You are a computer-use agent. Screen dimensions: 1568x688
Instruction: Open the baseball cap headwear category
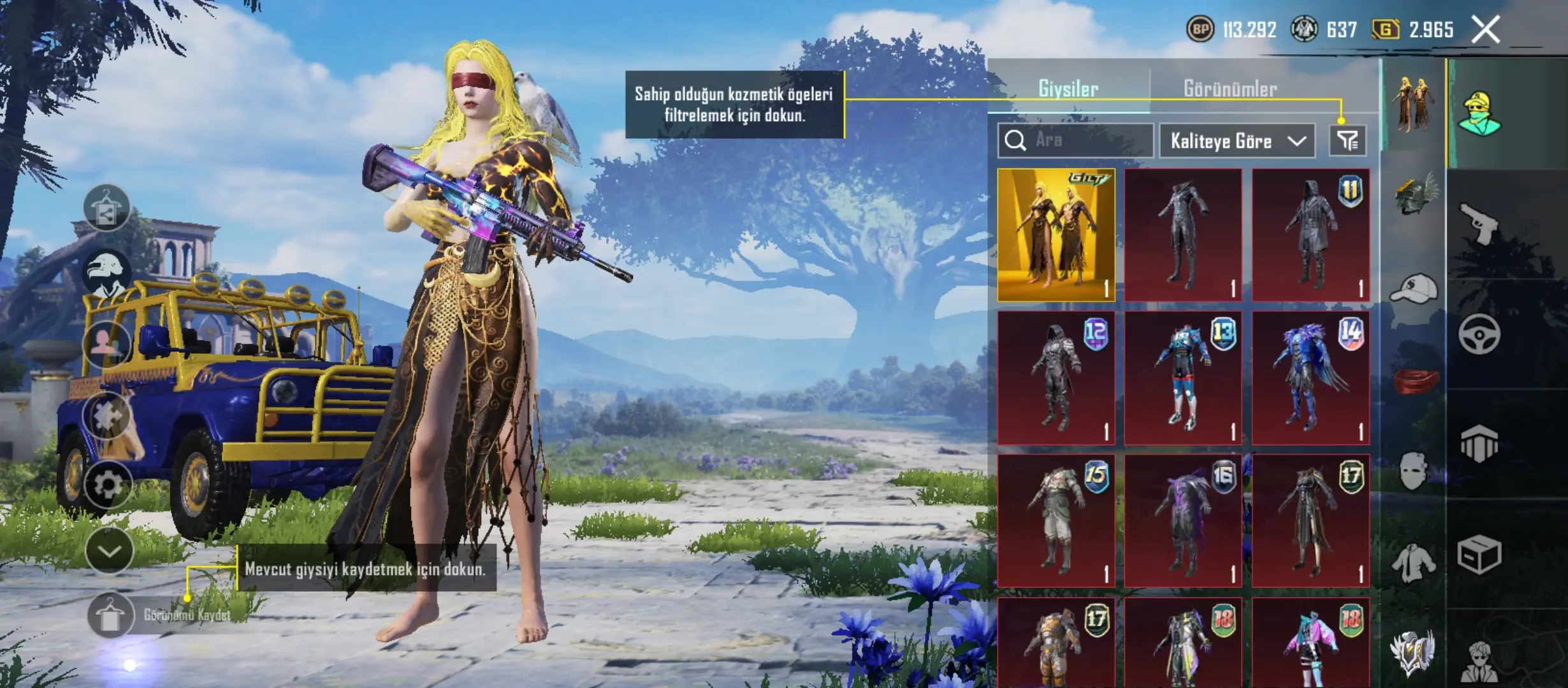1414,290
